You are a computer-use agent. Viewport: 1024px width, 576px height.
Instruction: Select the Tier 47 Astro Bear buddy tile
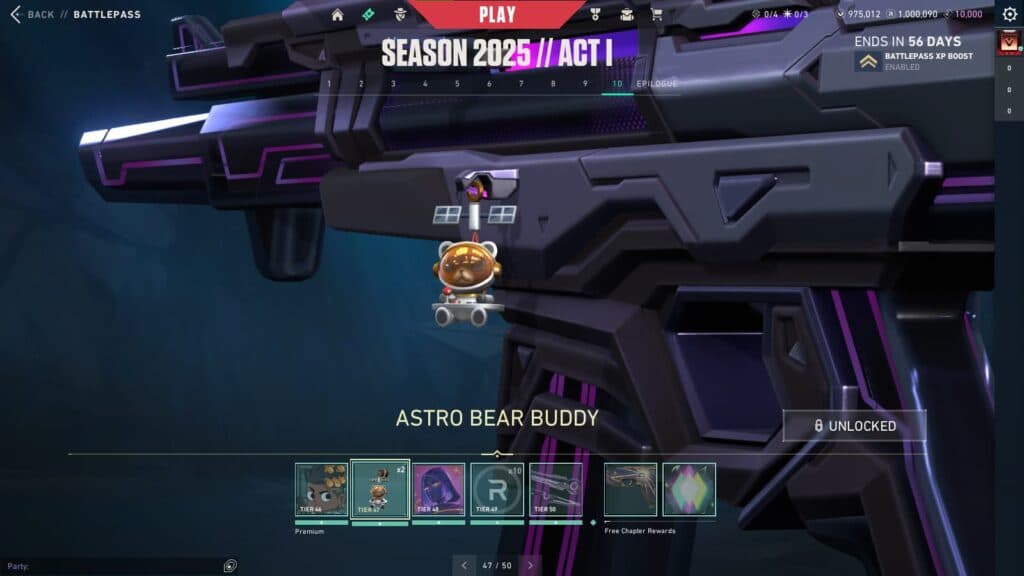point(380,489)
